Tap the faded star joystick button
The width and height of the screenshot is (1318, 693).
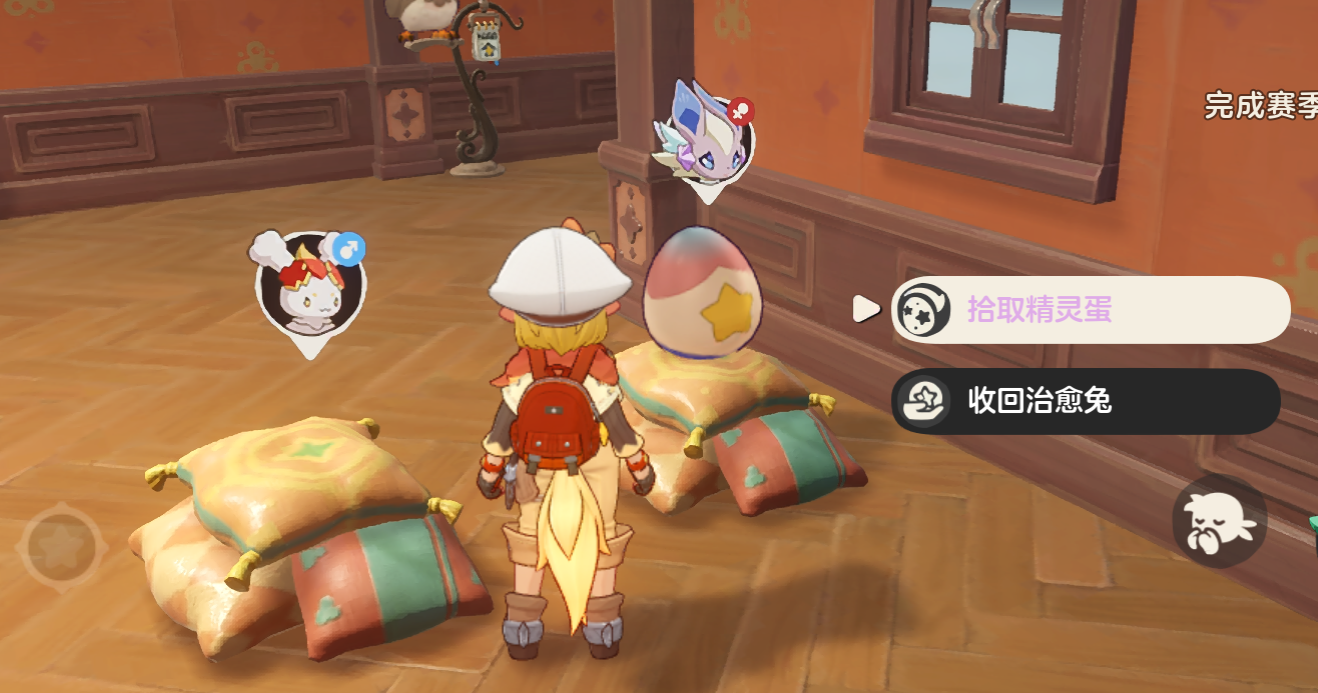pyautogui.click(x=63, y=547)
